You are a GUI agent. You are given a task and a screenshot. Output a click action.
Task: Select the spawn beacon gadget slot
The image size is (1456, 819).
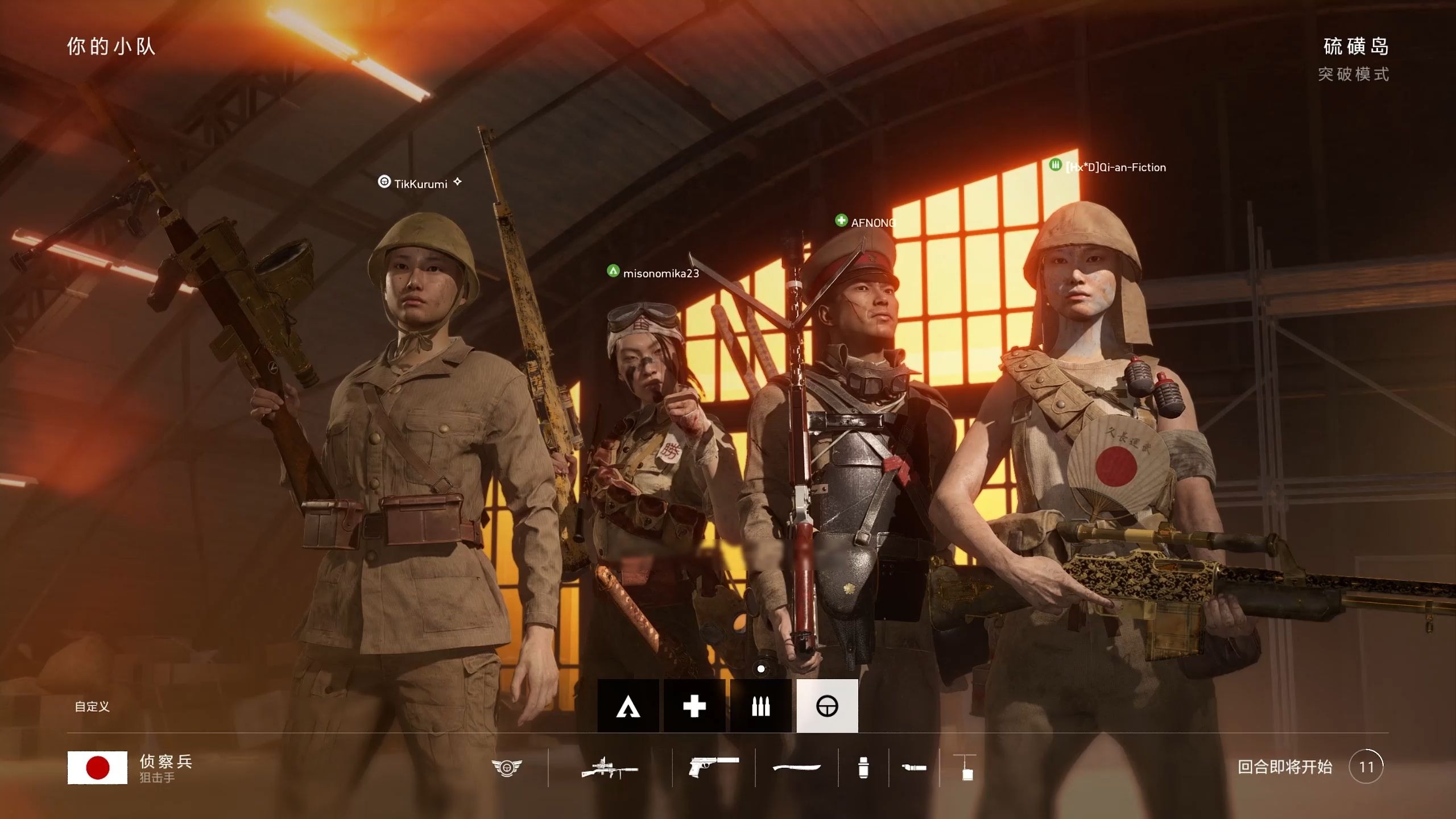pos(967,768)
